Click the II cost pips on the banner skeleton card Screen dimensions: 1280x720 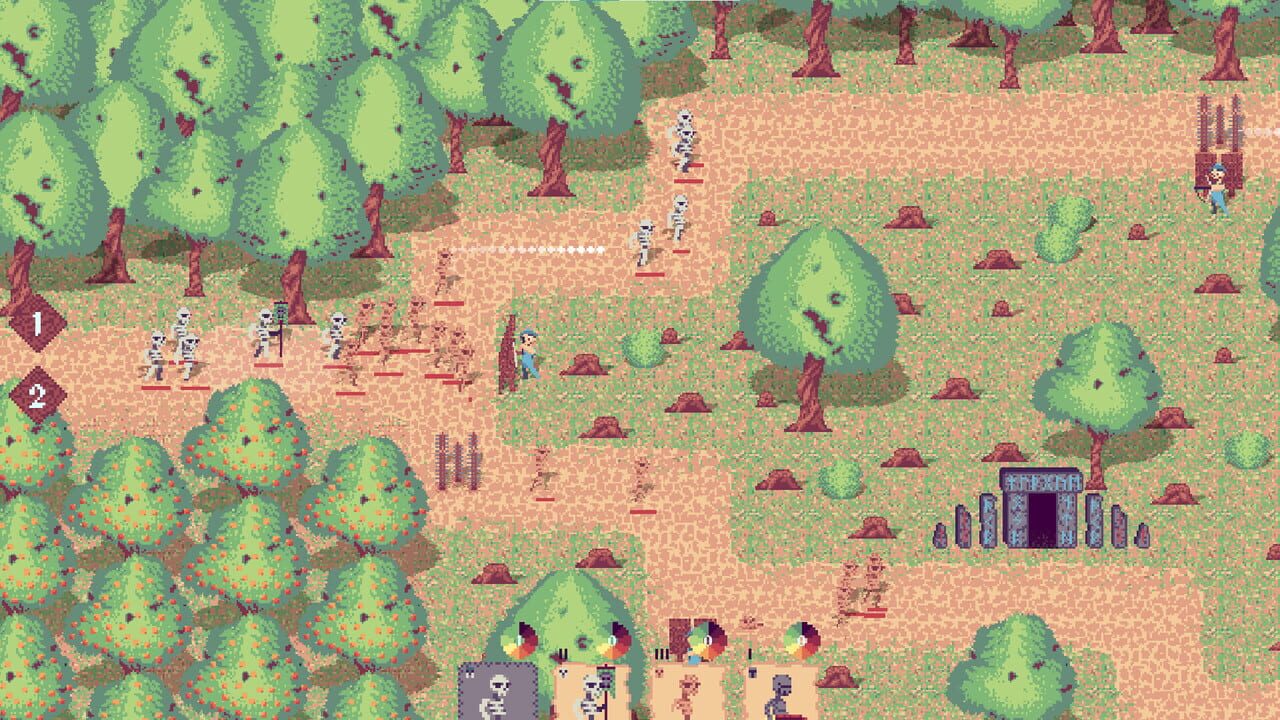pyautogui.click(x=563, y=652)
